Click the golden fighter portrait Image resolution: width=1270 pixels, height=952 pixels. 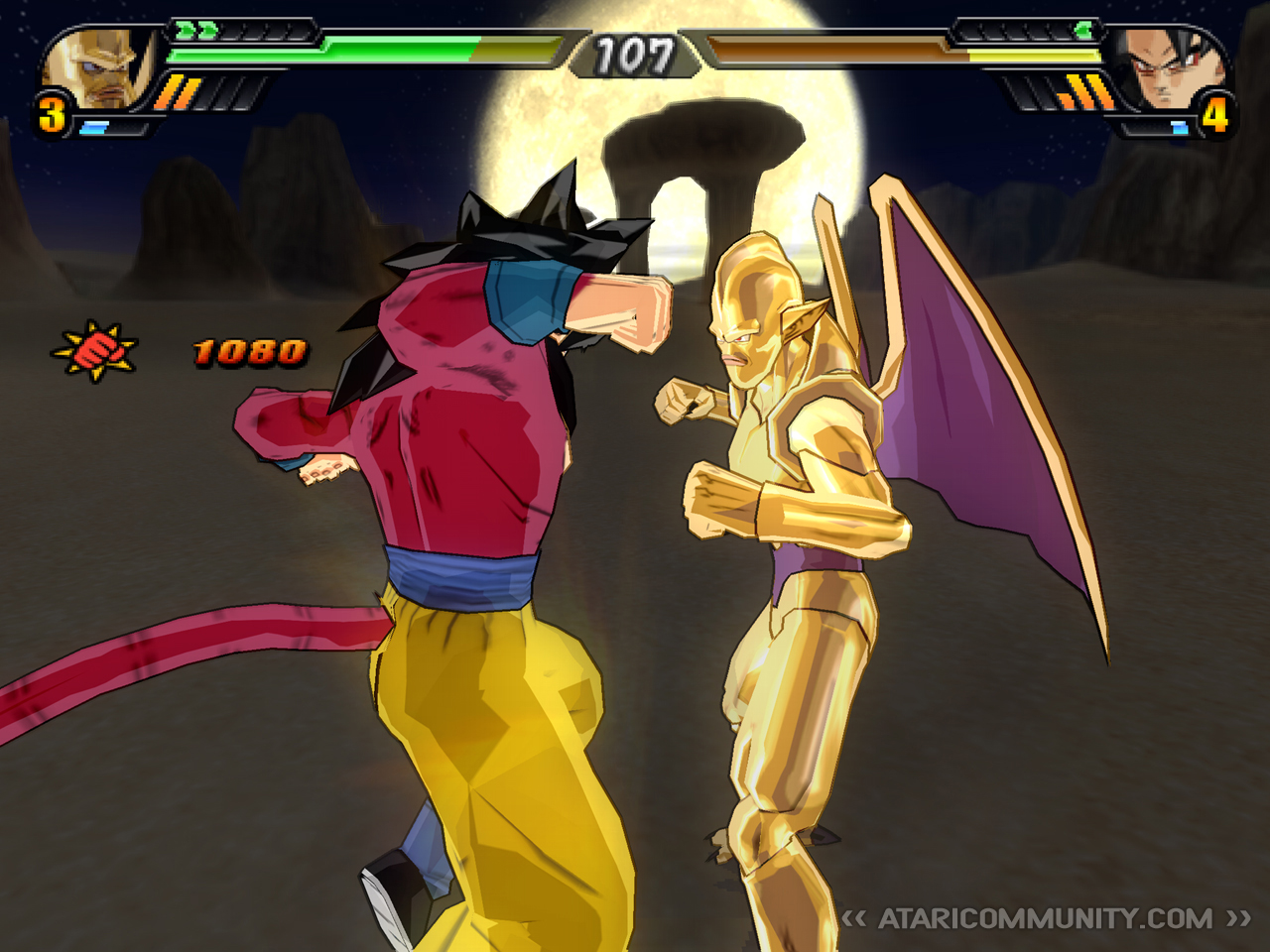point(100,69)
